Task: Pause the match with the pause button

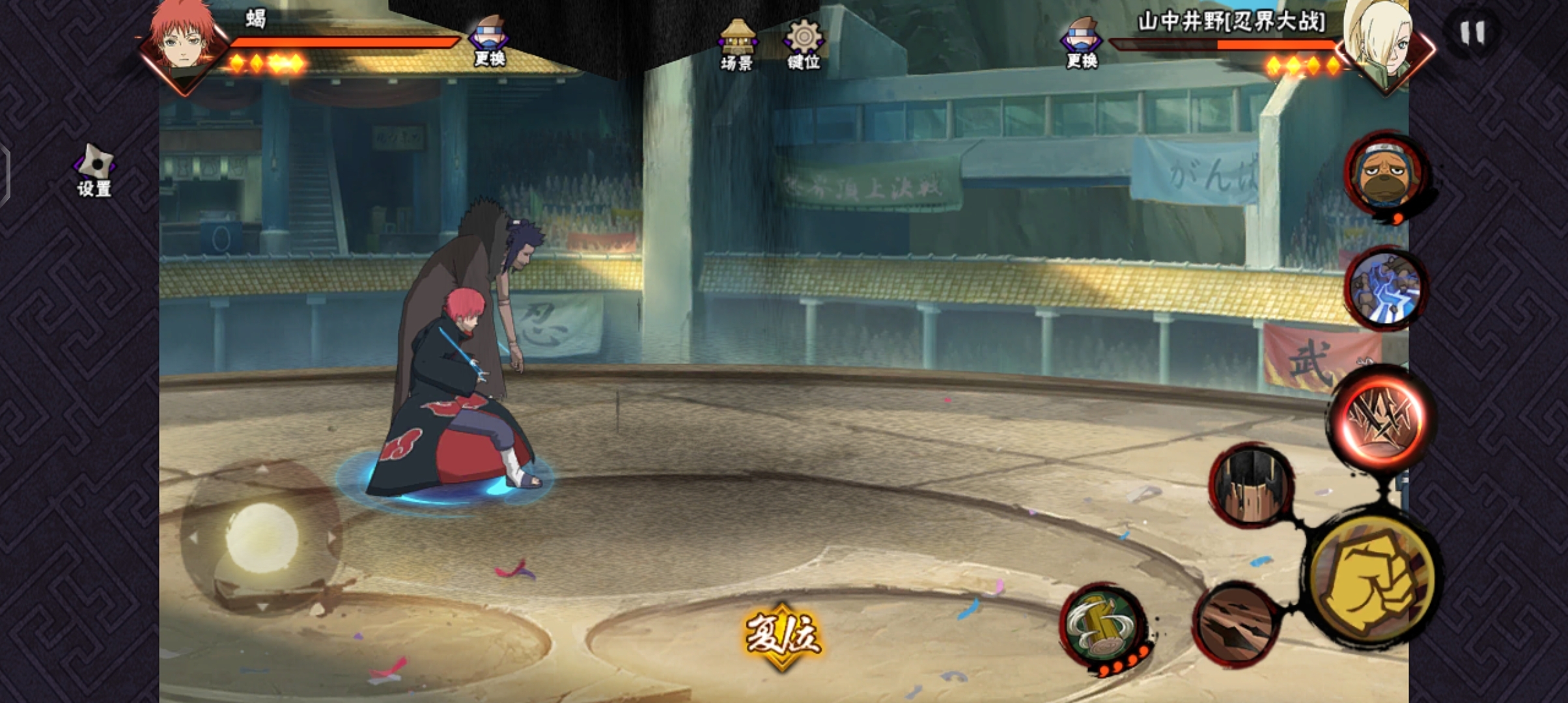Action: [x=1472, y=33]
